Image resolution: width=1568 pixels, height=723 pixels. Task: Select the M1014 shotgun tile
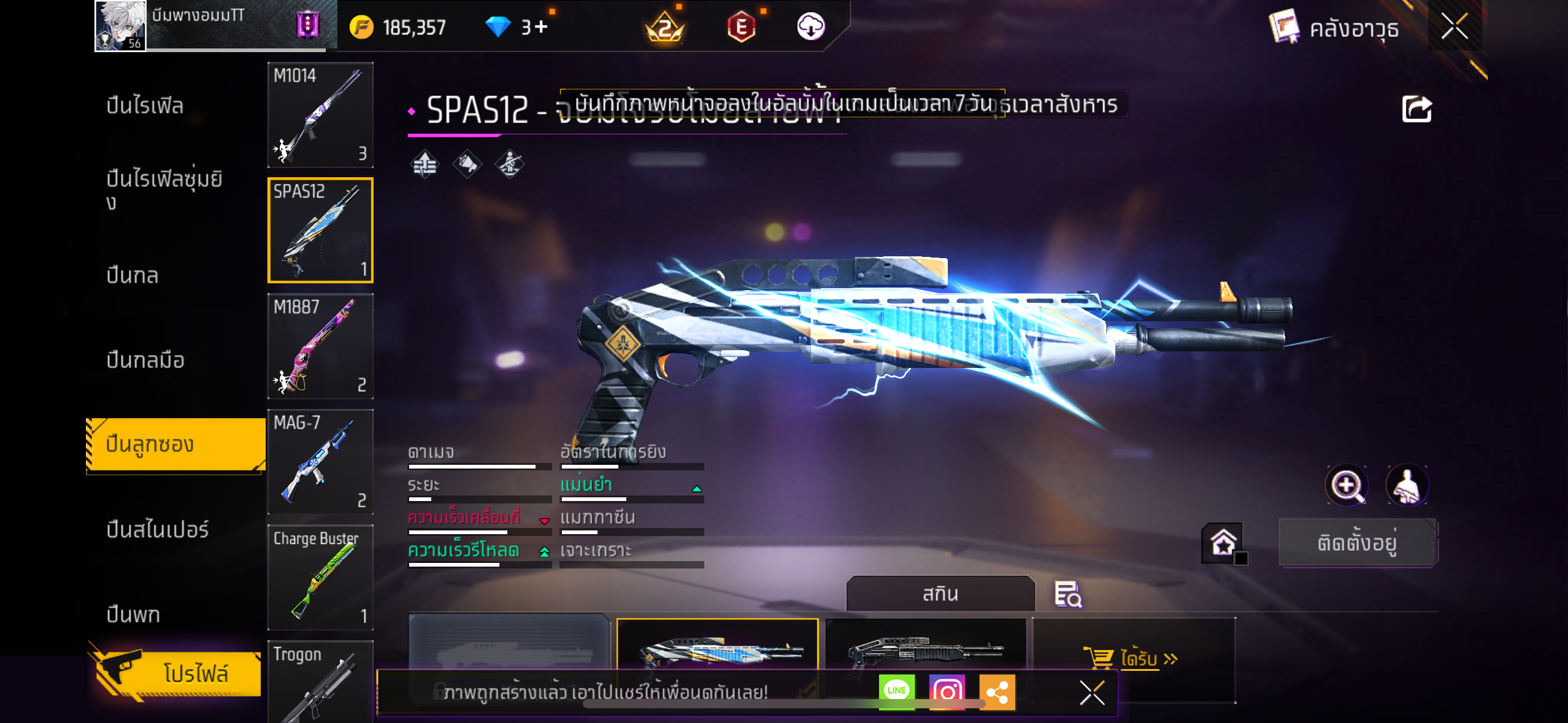tap(320, 115)
